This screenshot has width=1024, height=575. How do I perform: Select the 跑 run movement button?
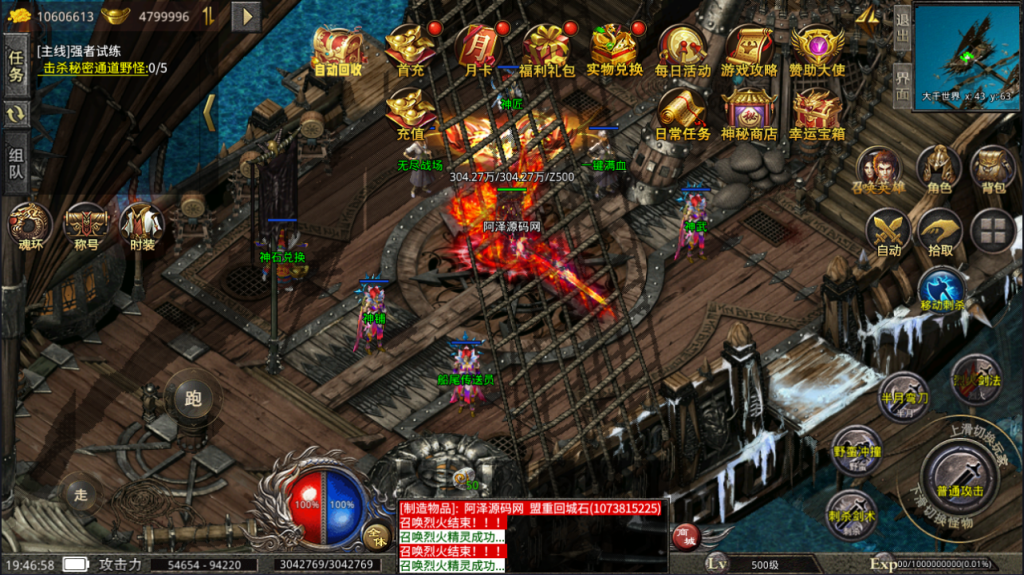click(x=193, y=399)
